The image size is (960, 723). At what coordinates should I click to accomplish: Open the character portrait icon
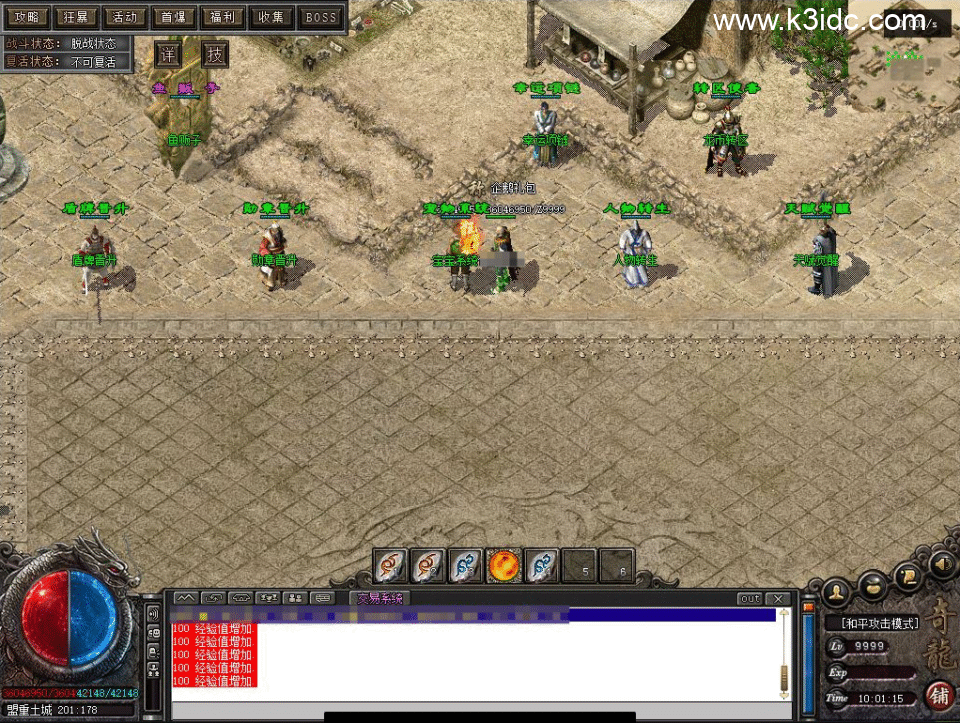coord(836,592)
